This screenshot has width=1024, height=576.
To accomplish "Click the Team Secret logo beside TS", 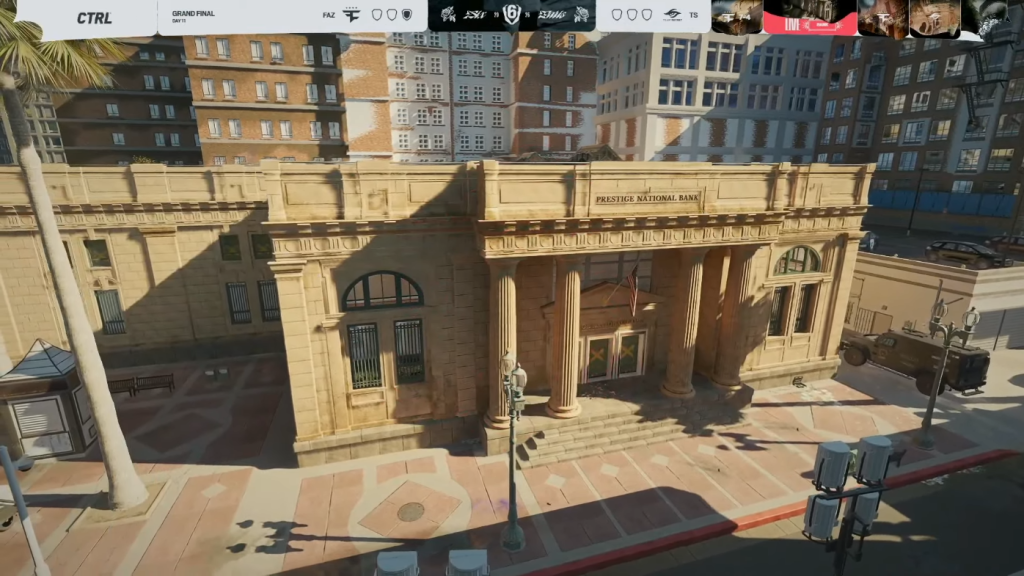I will [x=672, y=15].
